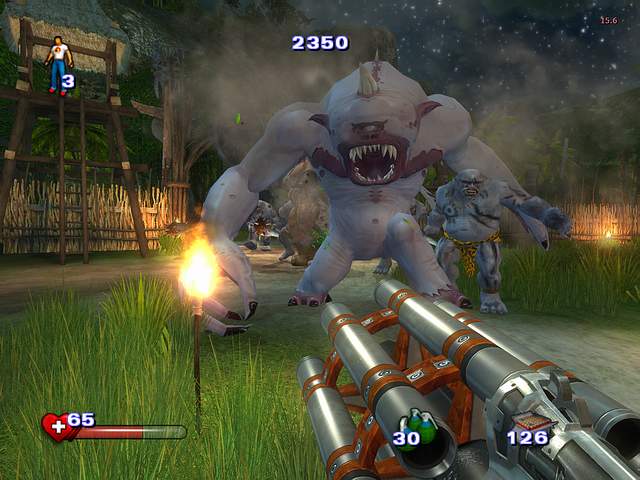
Task: Click the Sam lives icon
Action: (58, 62)
